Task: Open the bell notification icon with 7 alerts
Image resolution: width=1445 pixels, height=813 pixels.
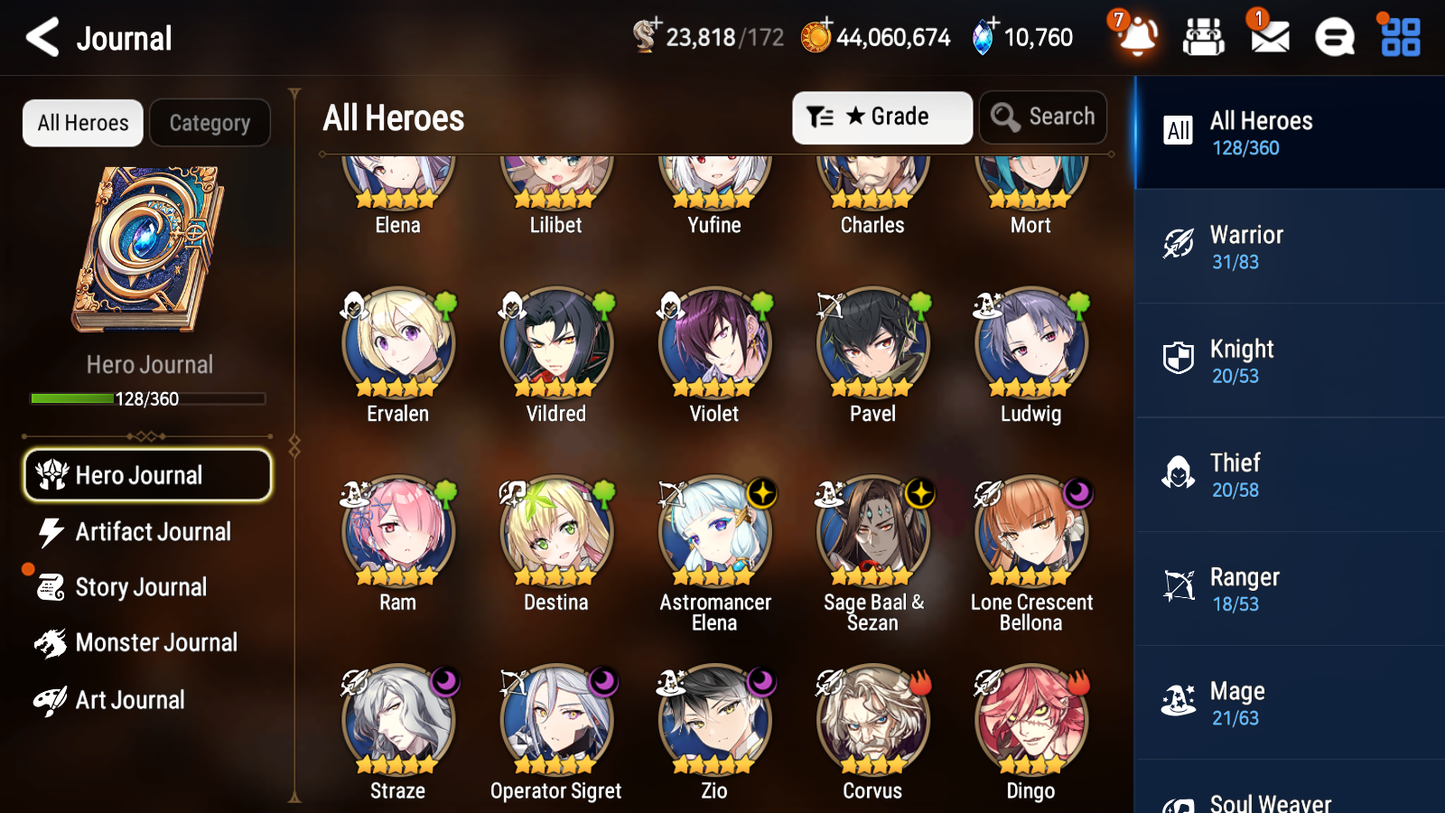Action: click(1136, 36)
